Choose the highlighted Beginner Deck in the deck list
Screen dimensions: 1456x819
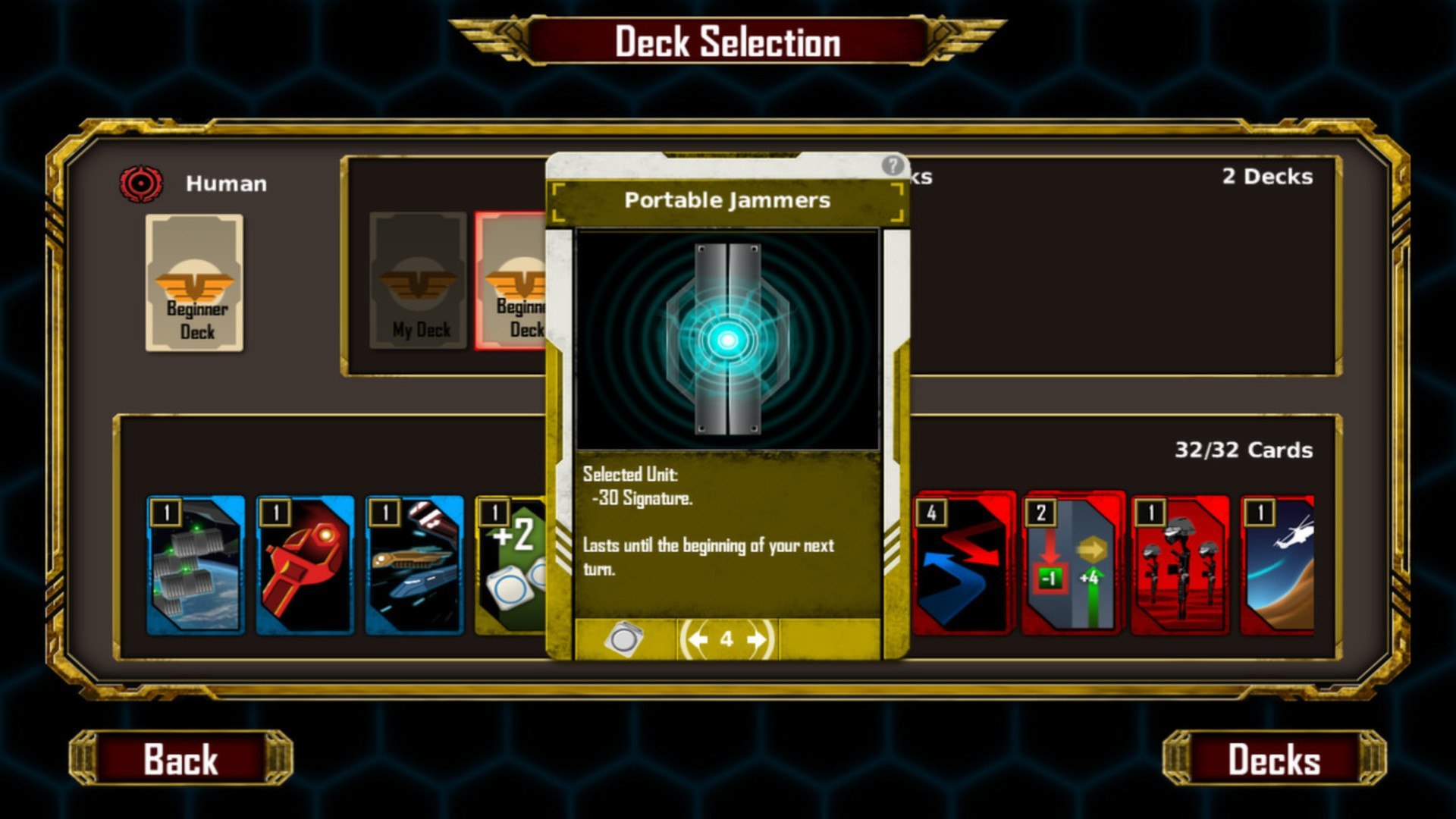pos(512,281)
